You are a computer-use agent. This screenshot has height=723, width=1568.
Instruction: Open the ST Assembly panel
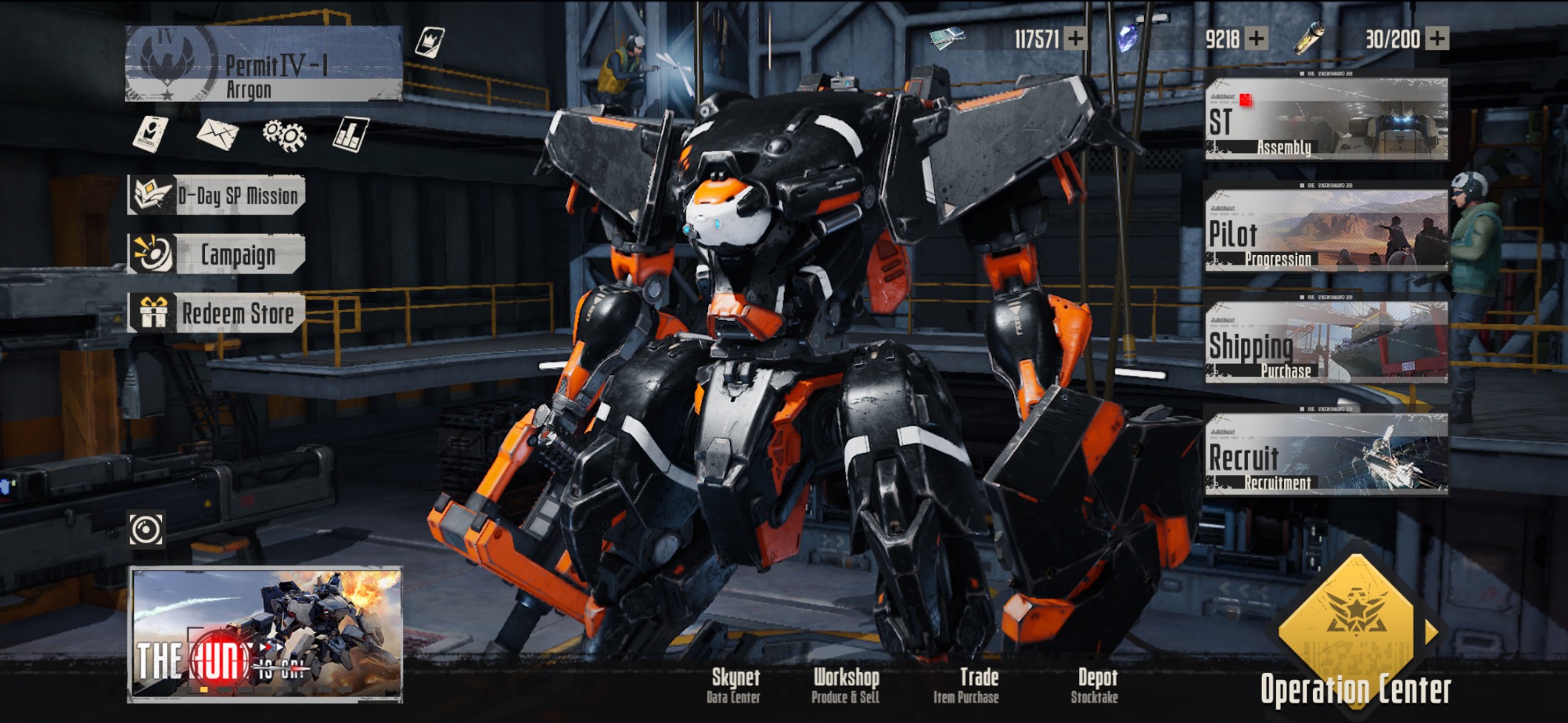[1326, 118]
